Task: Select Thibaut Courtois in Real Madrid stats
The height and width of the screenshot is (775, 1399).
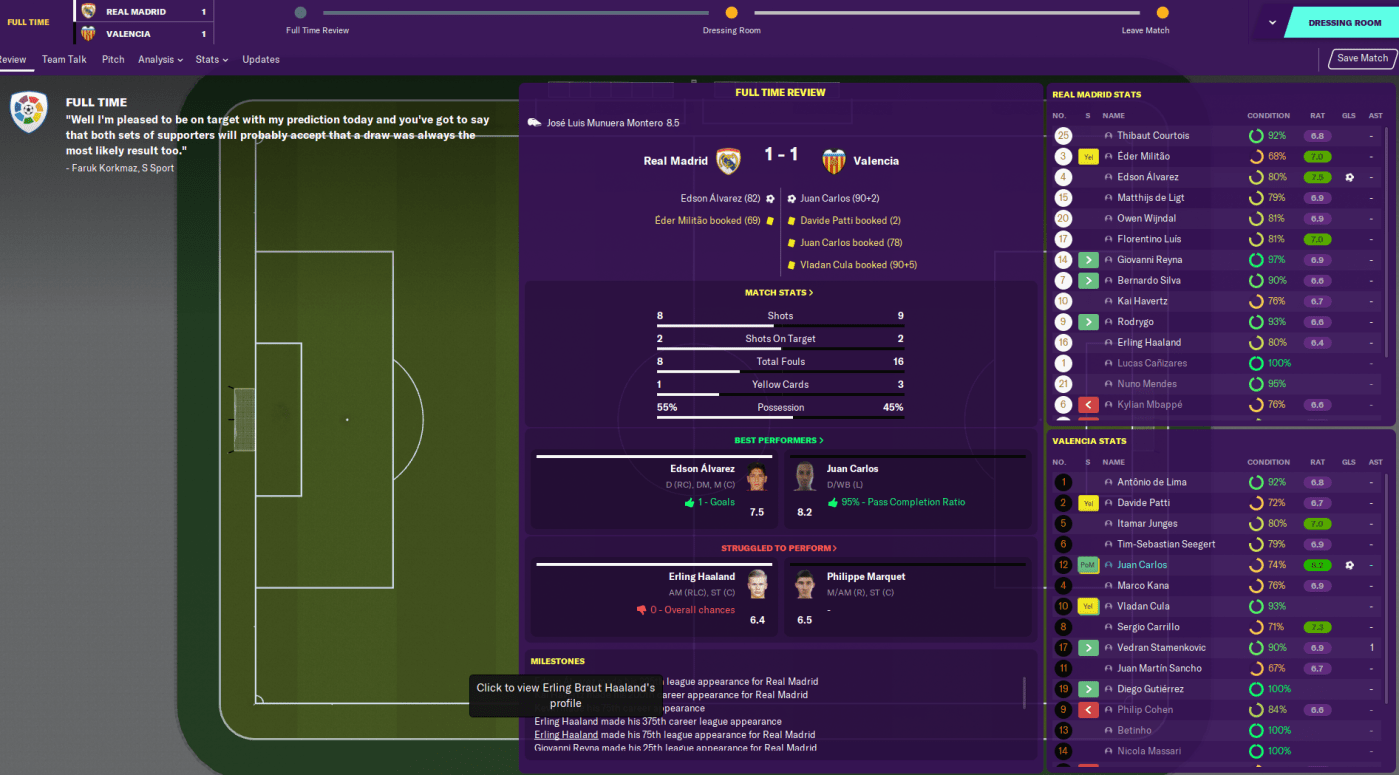Action: pyautogui.click(x=1153, y=136)
